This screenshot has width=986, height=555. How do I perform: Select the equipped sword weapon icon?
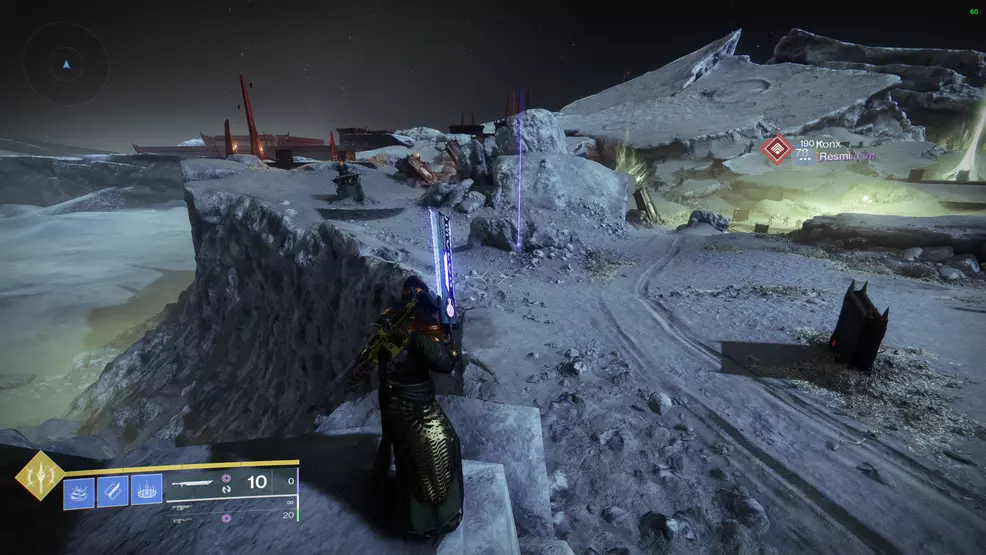pyautogui.click(x=194, y=482)
